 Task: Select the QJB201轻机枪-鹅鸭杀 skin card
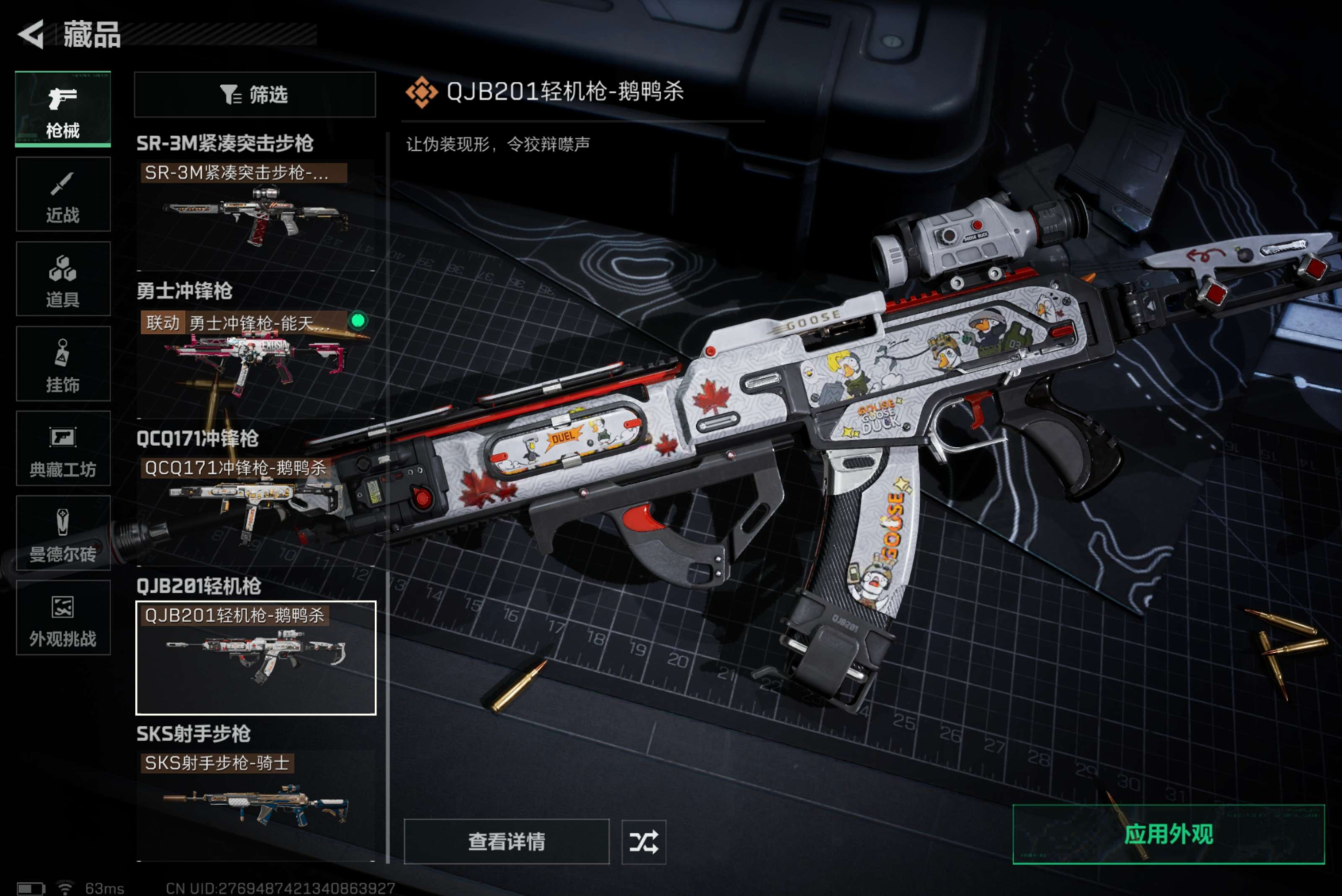(255, 658)
